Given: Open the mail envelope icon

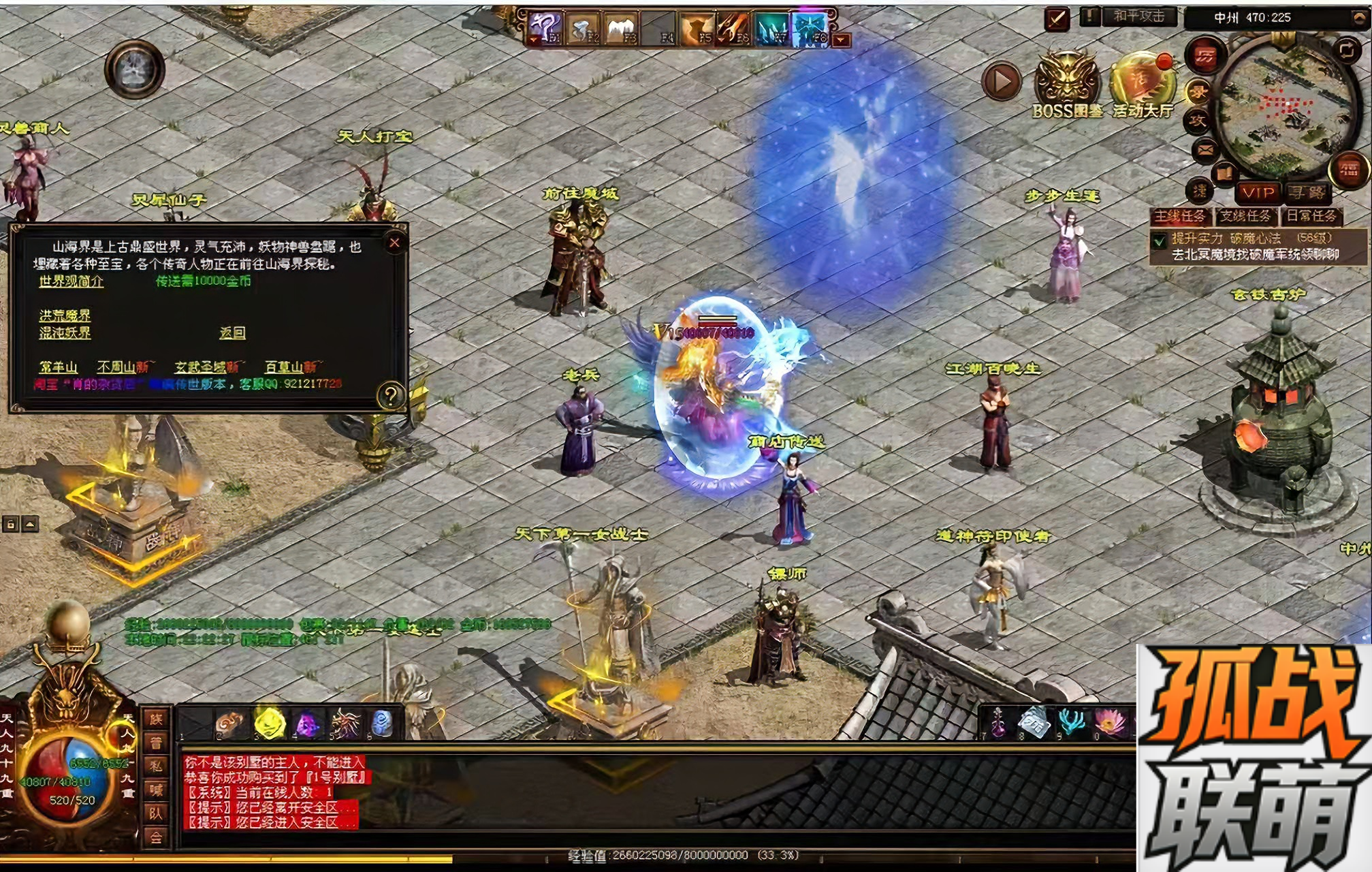Looking at the screenshot, I should (x=1205, y=150).
